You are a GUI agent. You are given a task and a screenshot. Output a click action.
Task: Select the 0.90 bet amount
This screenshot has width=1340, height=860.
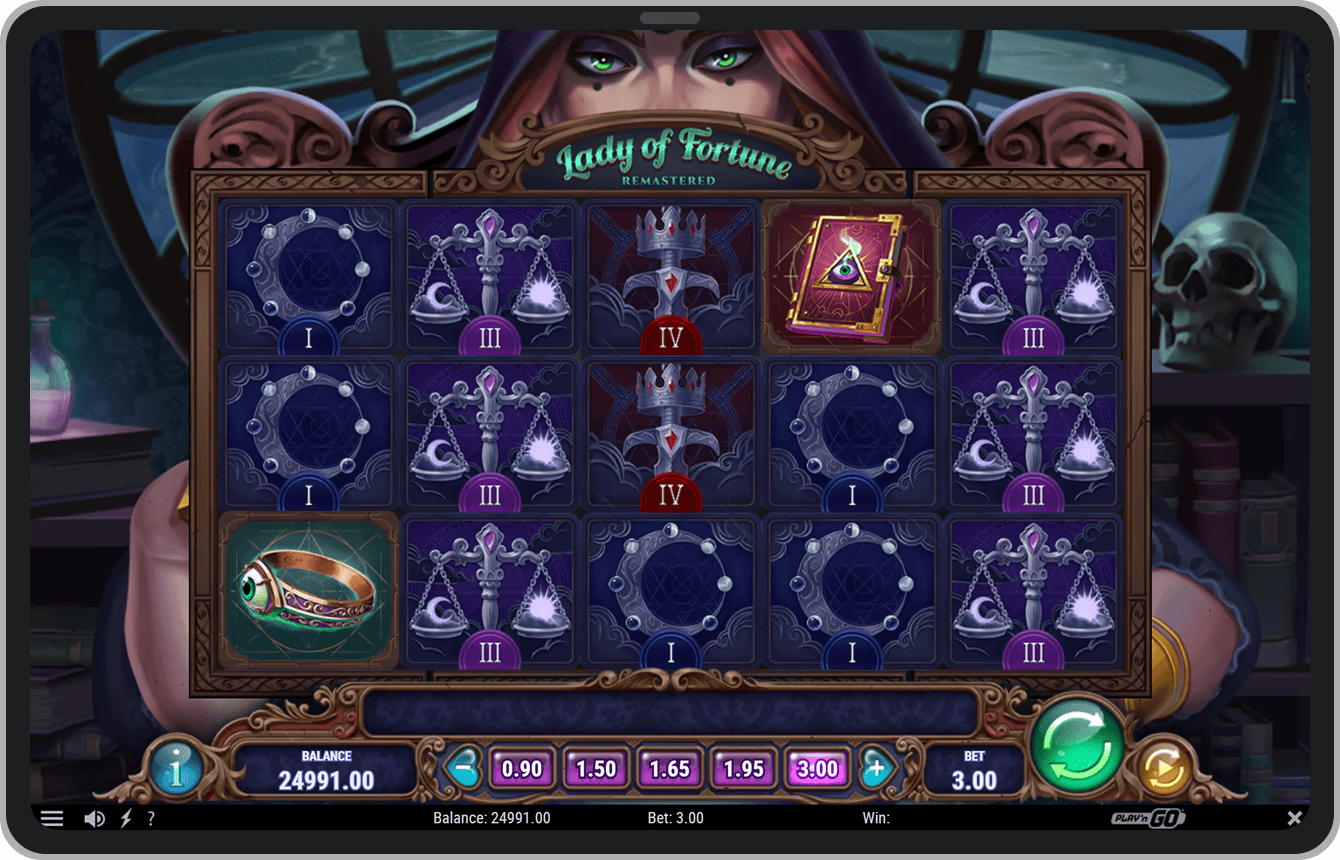[x=522, y=769]
